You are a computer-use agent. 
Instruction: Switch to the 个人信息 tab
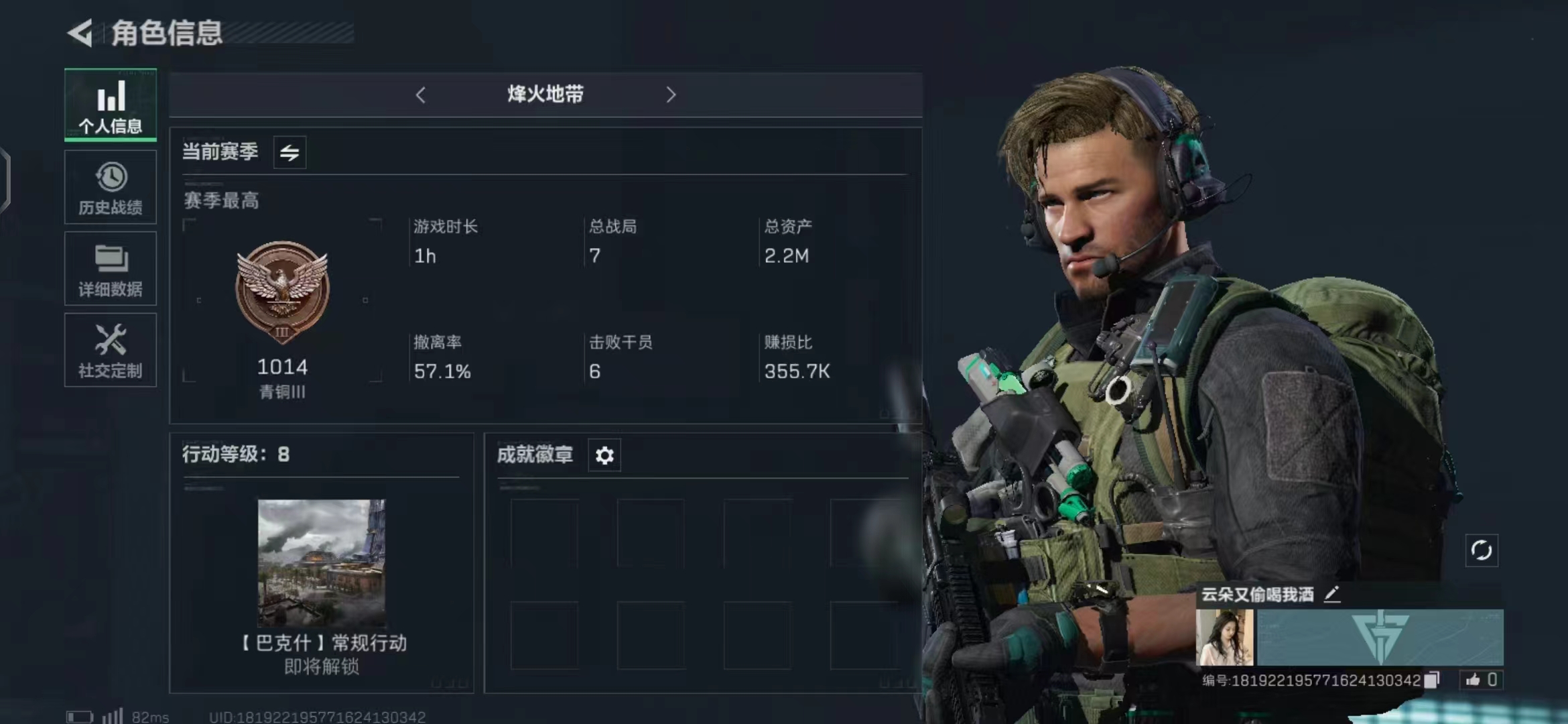[x=111, y=105]
